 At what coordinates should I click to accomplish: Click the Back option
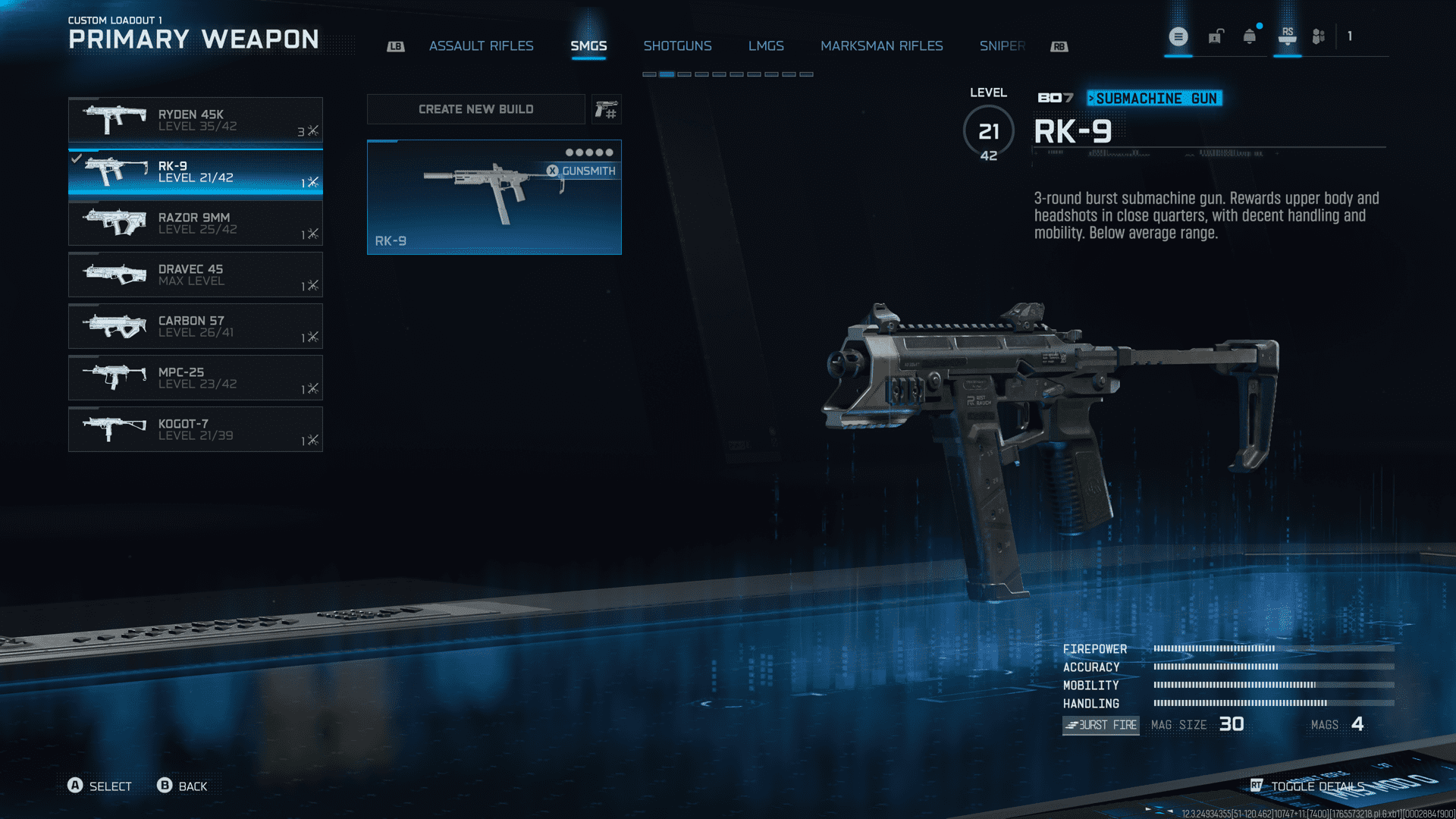click(x=182, y=786)
